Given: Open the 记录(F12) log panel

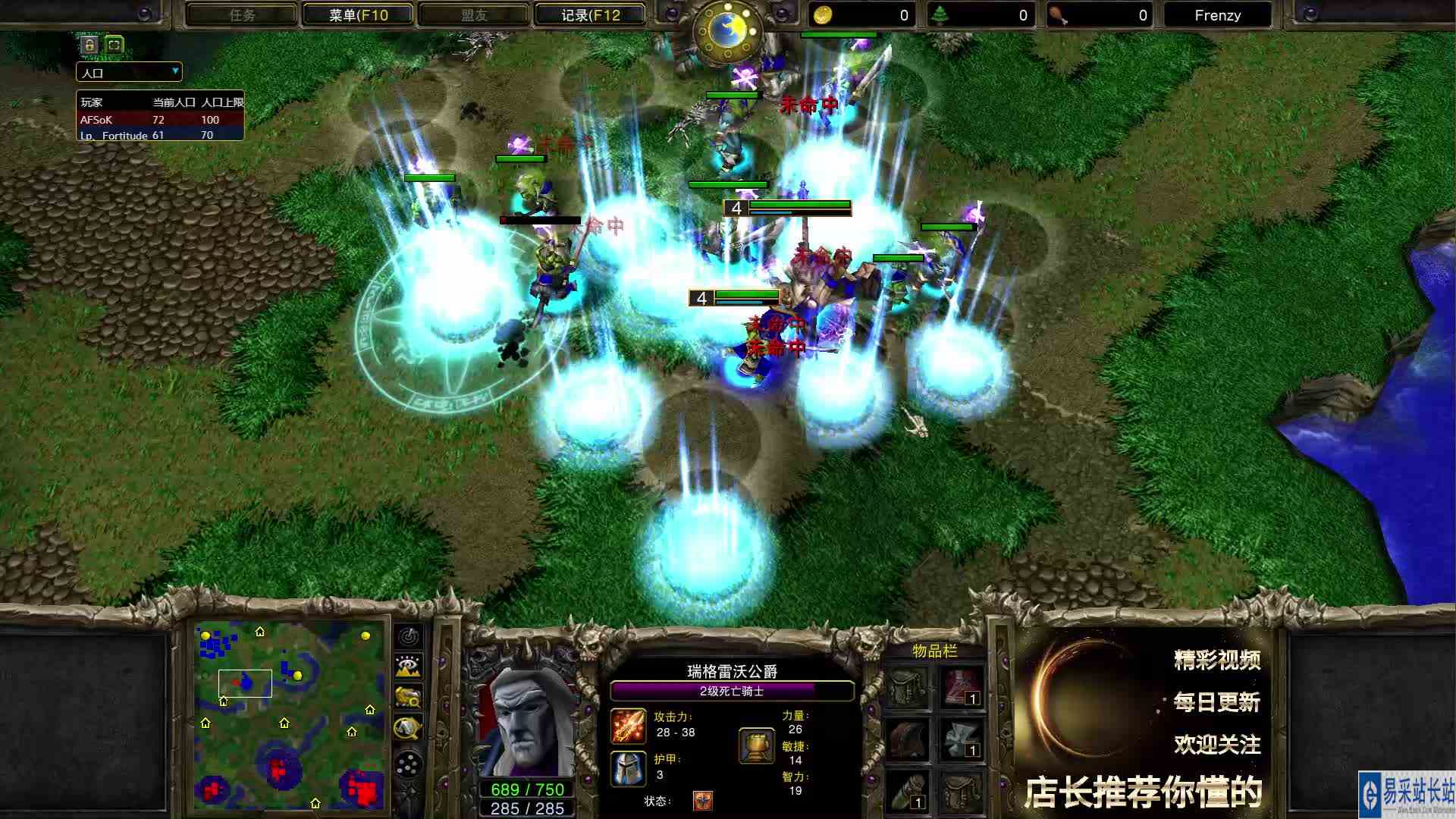Looking at the screenshot, I should click(x=591, y=14).
